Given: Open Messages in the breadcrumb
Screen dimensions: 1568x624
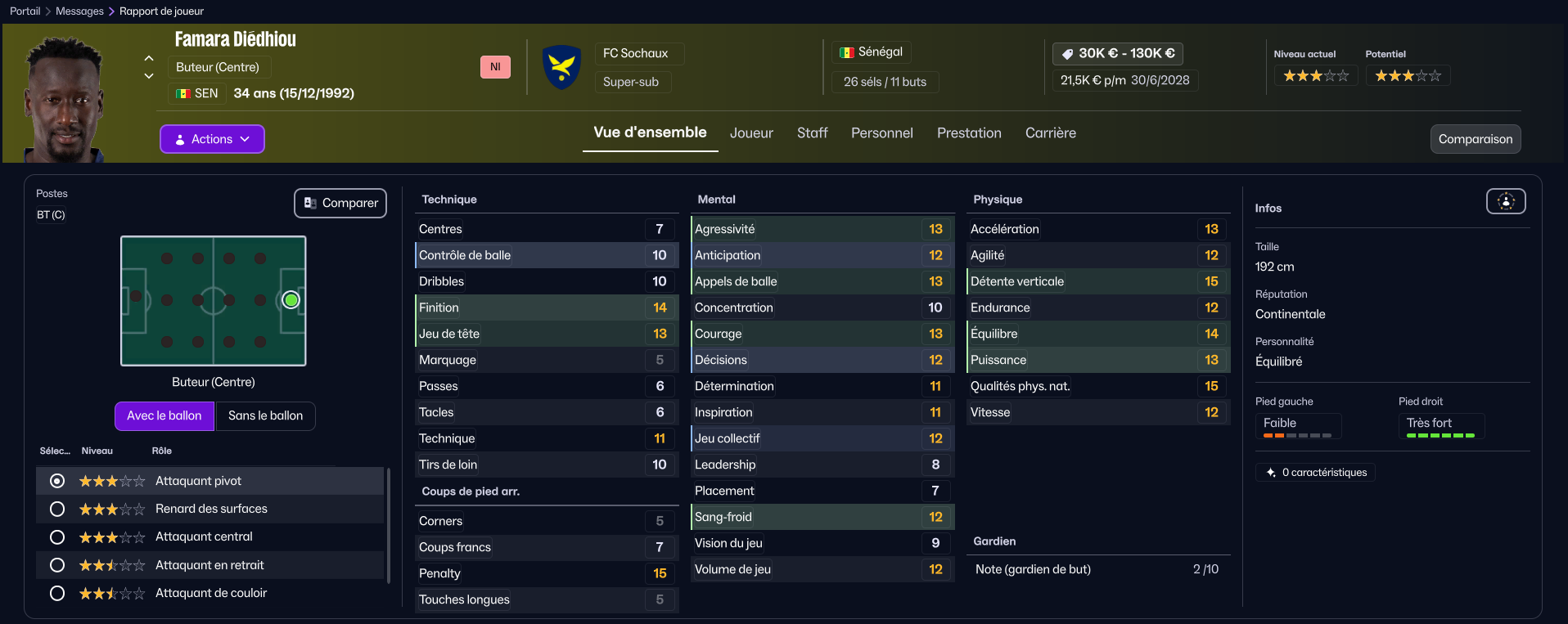Looking at the screenshot, I should coord(79,11).
